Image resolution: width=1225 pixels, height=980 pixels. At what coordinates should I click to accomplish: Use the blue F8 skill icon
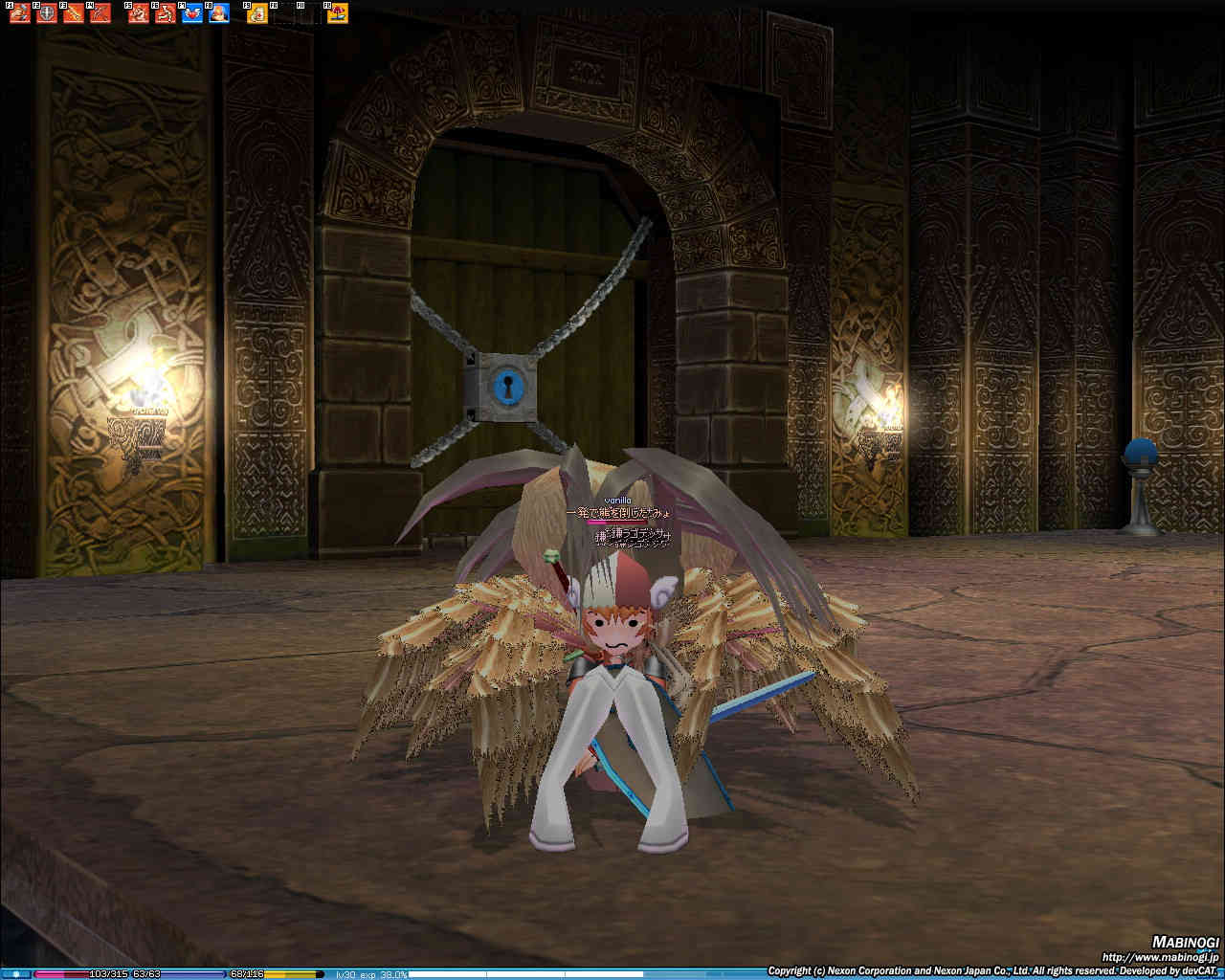(x=219, y=13)
